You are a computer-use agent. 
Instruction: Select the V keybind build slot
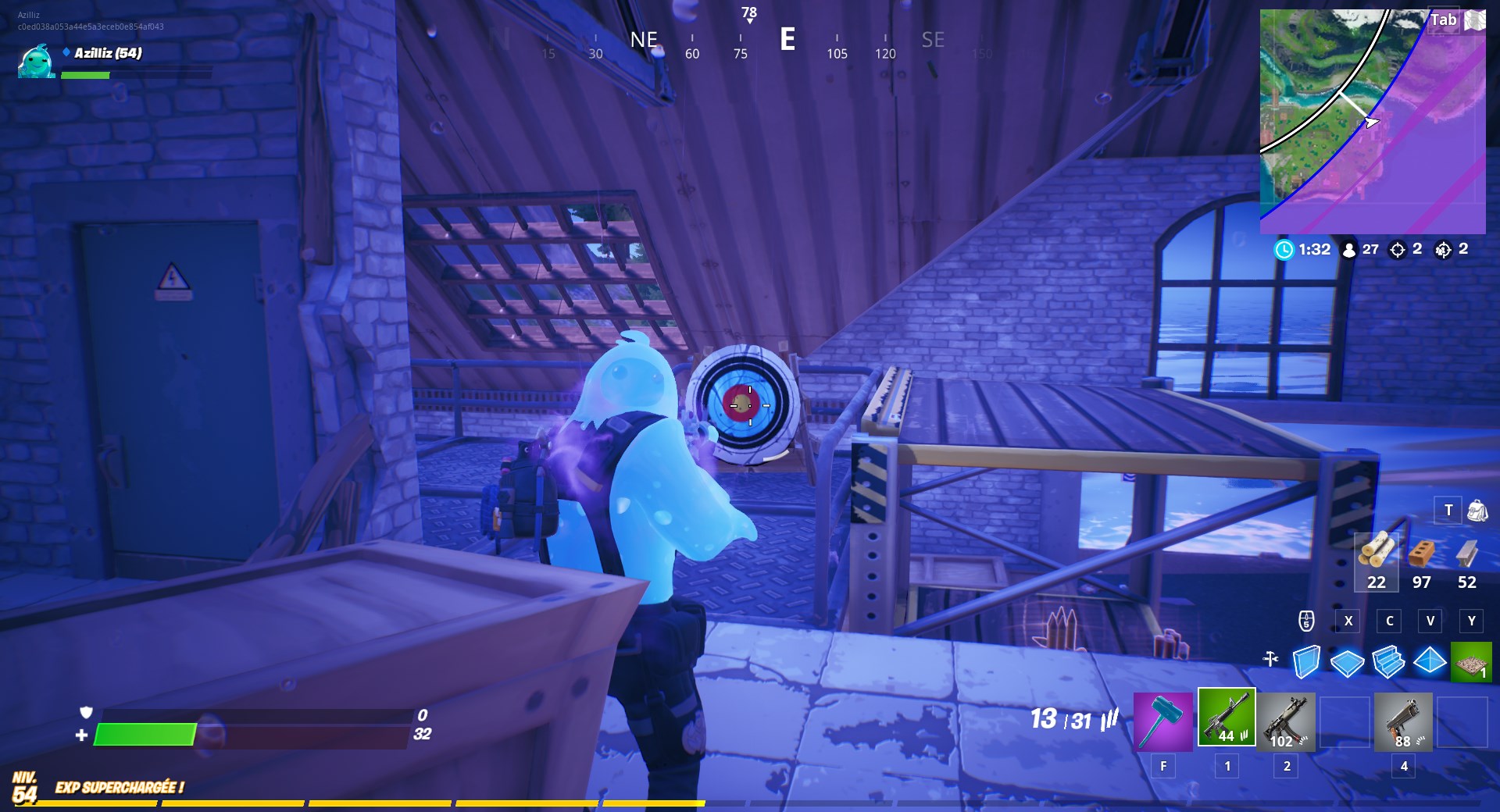click(1431, 621)
